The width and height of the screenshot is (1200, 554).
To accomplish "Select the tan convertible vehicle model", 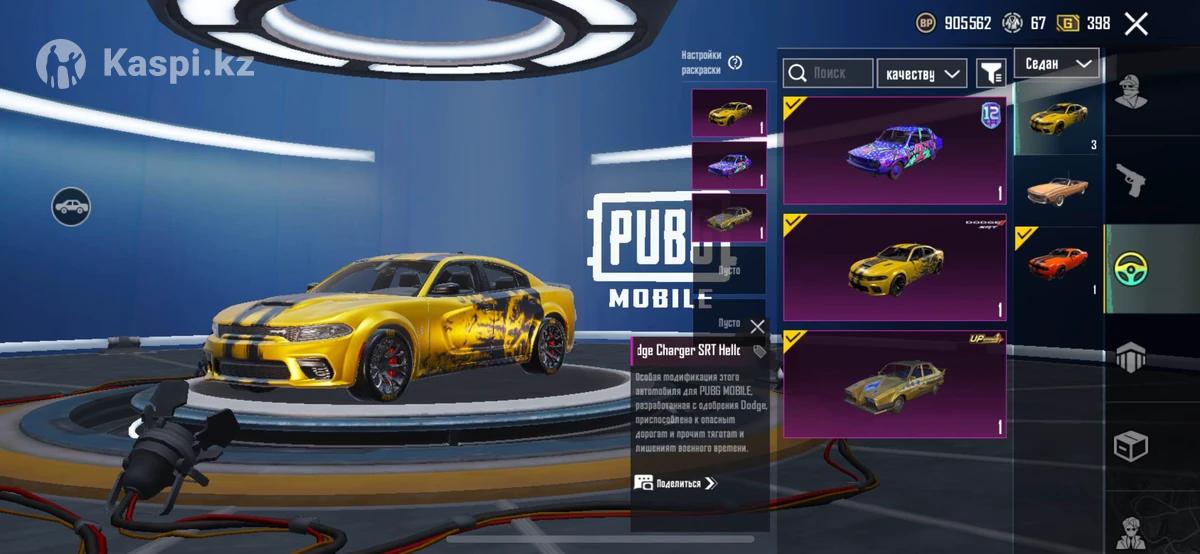I will coord(1058,189).
